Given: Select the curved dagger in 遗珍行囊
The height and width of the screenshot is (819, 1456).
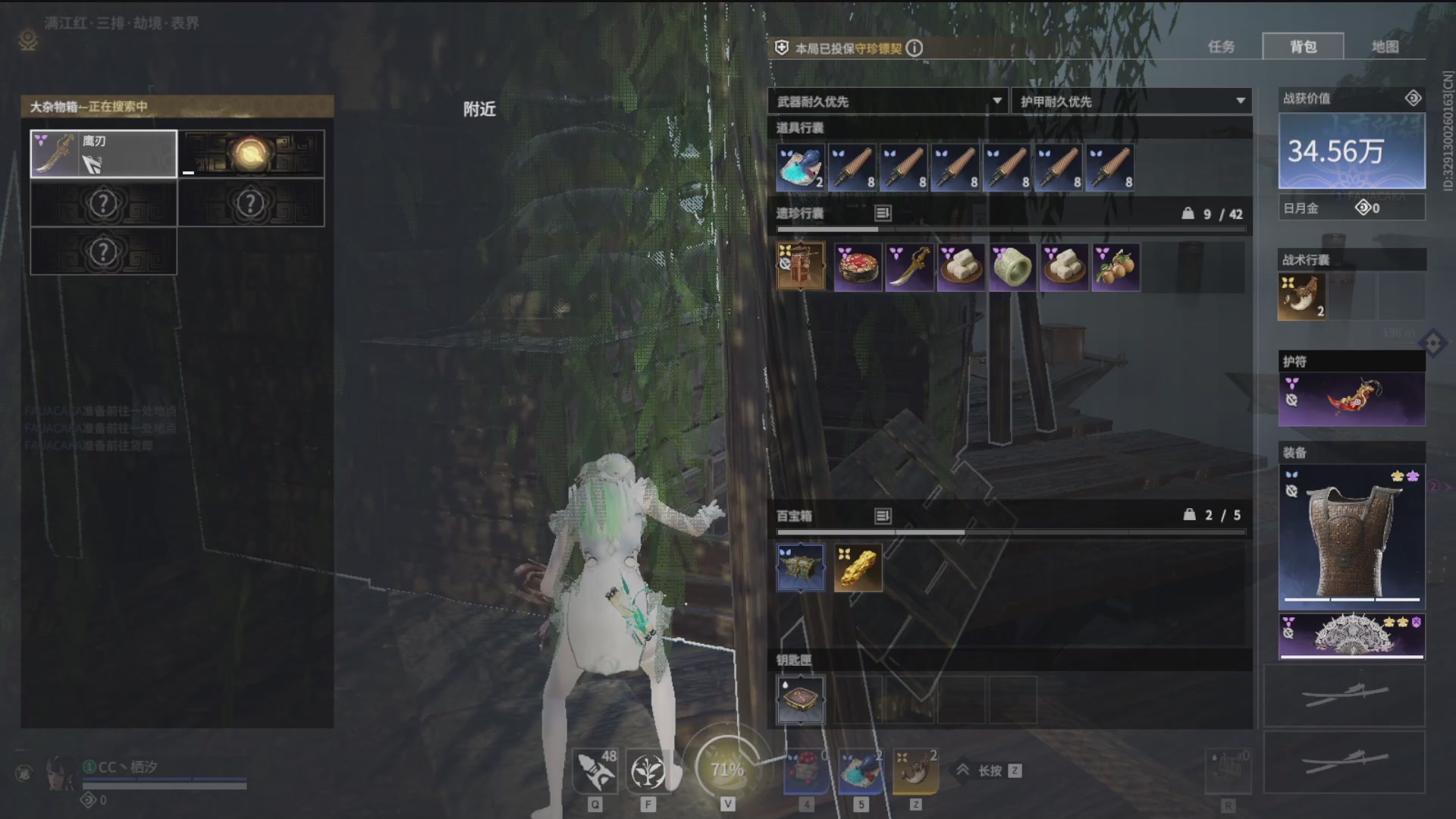Looking at the screenshot, I should [909, 267].
